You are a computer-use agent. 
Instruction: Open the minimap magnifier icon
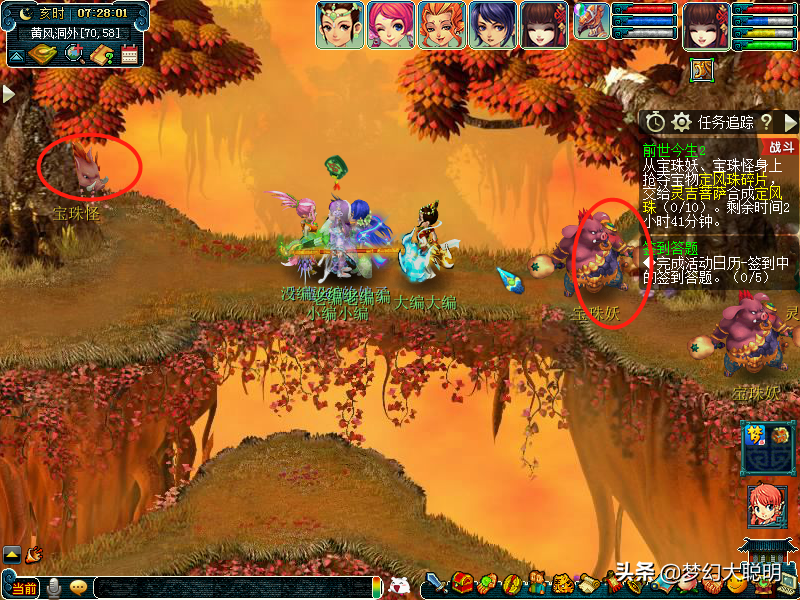pos(74,54)
